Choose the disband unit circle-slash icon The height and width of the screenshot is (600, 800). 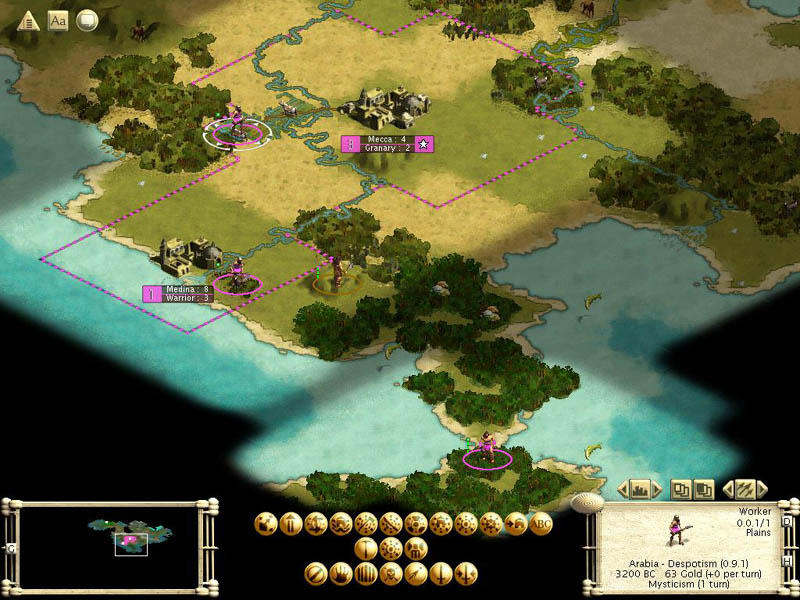pyautogui.click(x=316, y=573)
